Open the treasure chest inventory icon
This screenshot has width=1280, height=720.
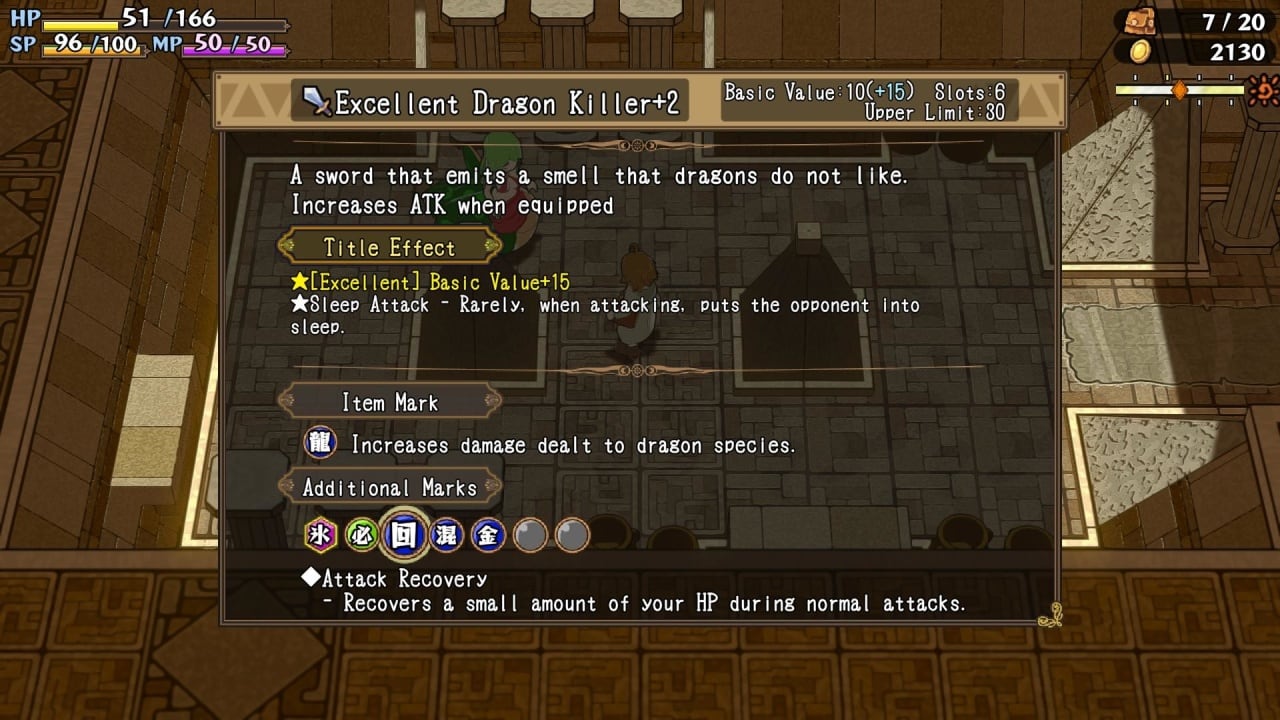tap(1138, 21)
